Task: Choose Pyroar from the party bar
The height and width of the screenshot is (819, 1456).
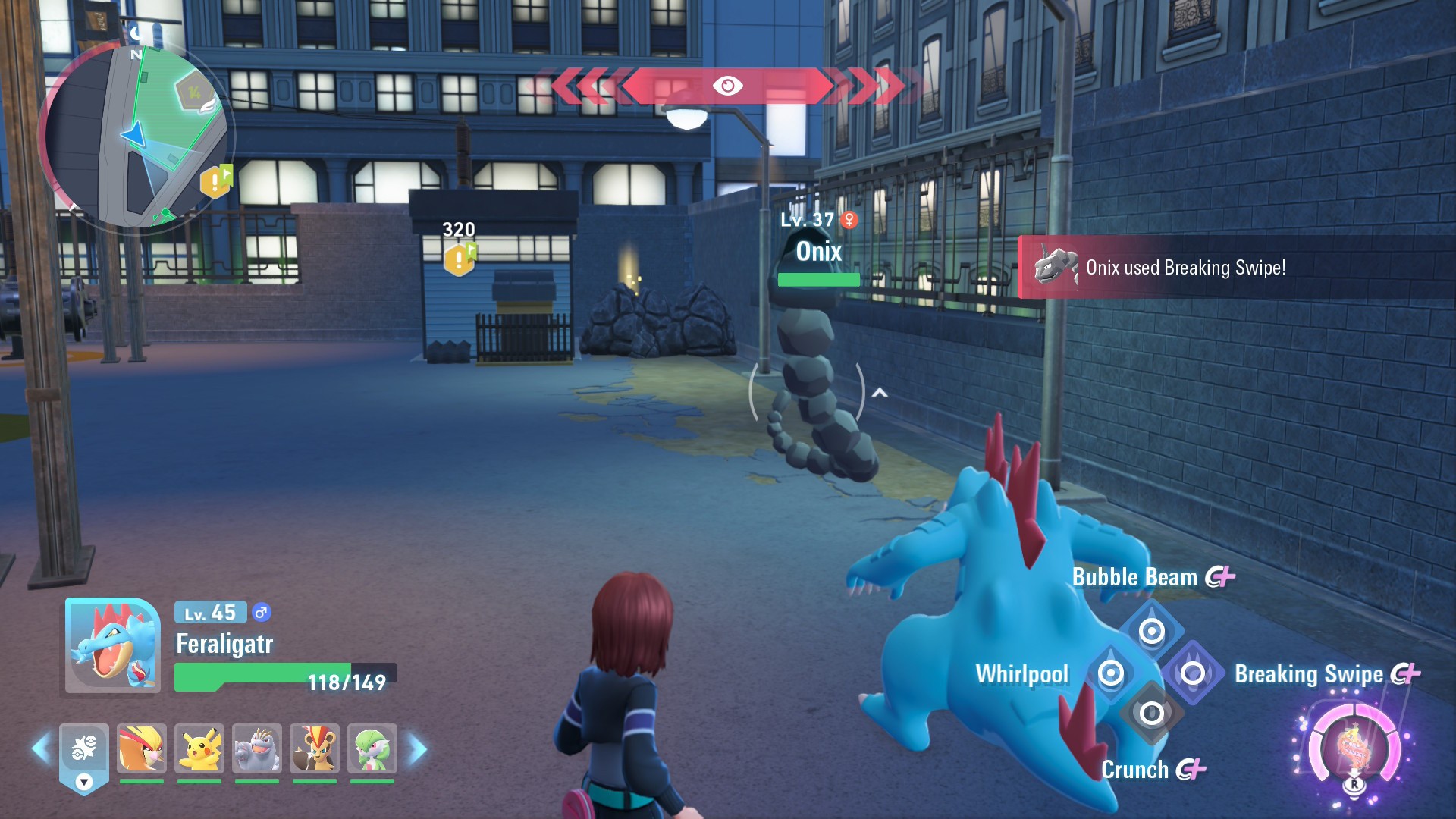Action: point(315,748)
